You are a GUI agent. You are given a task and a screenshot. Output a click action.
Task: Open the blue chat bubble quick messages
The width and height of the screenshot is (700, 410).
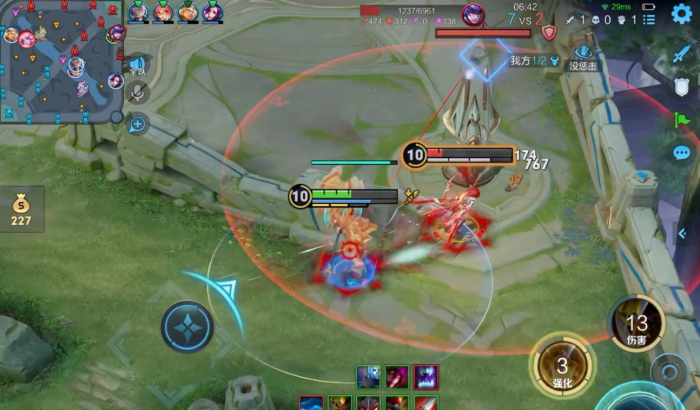coord(682,153)
